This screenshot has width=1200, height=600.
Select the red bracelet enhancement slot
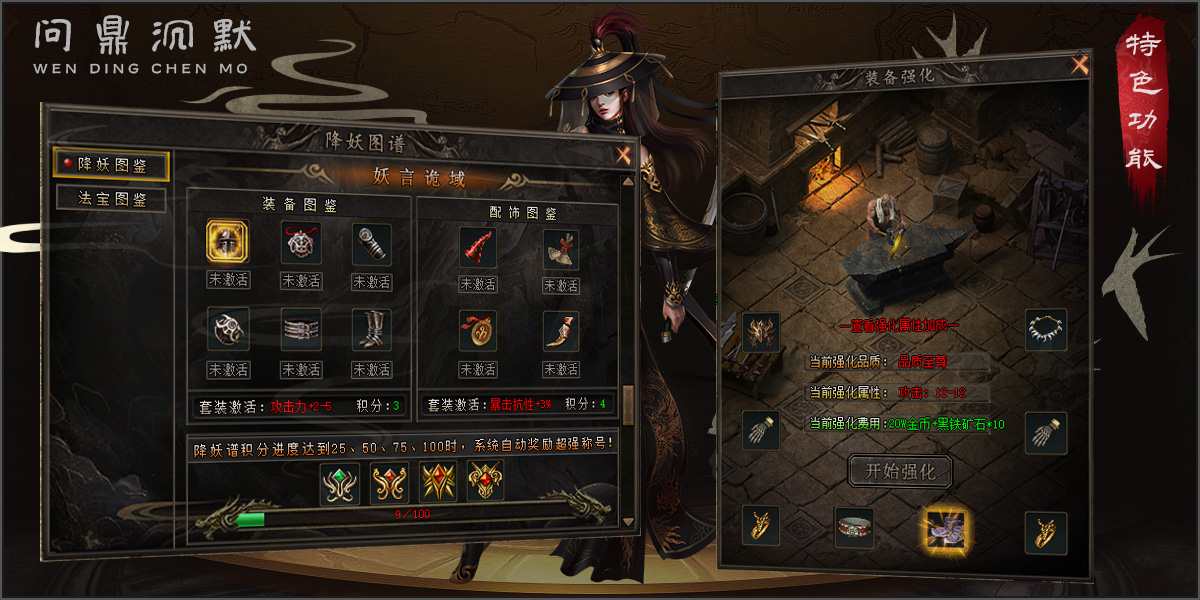point(854,527)
